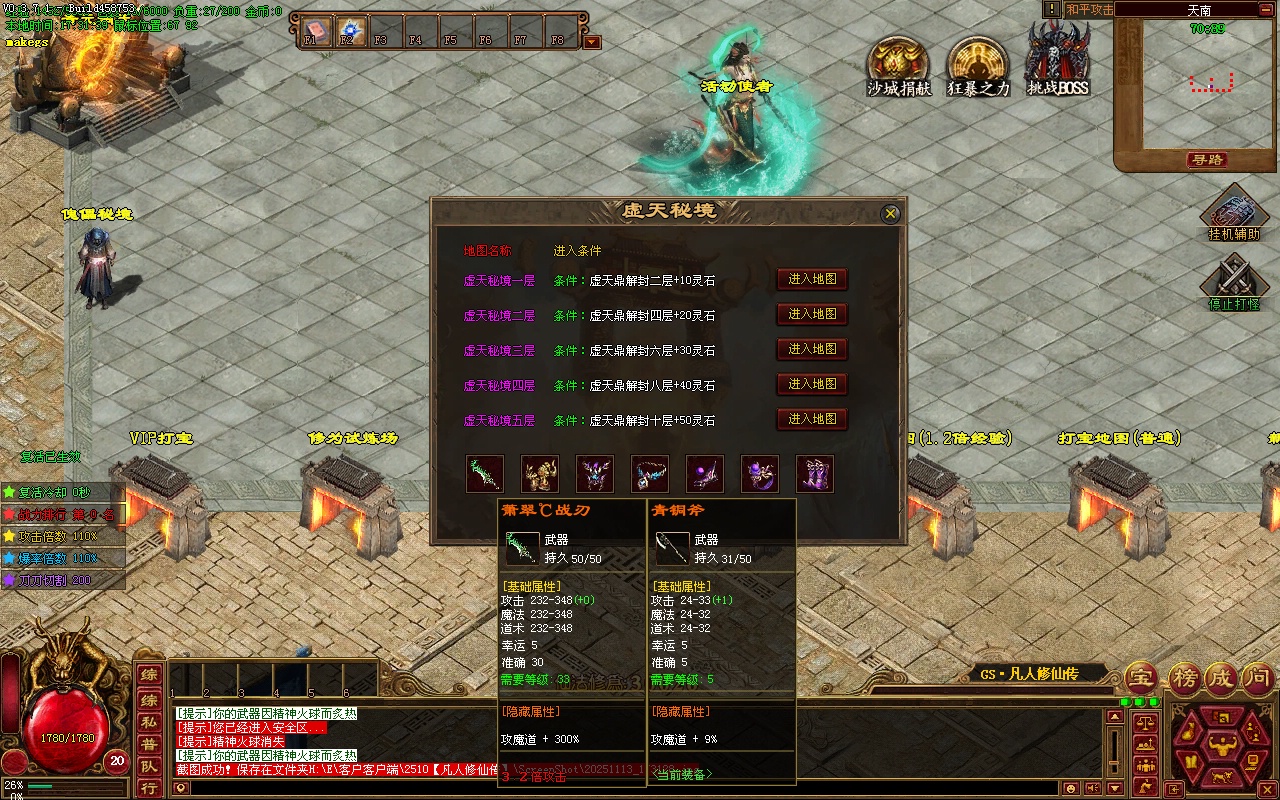Open the 榜 rankings round button

(x=1185, y=678)
